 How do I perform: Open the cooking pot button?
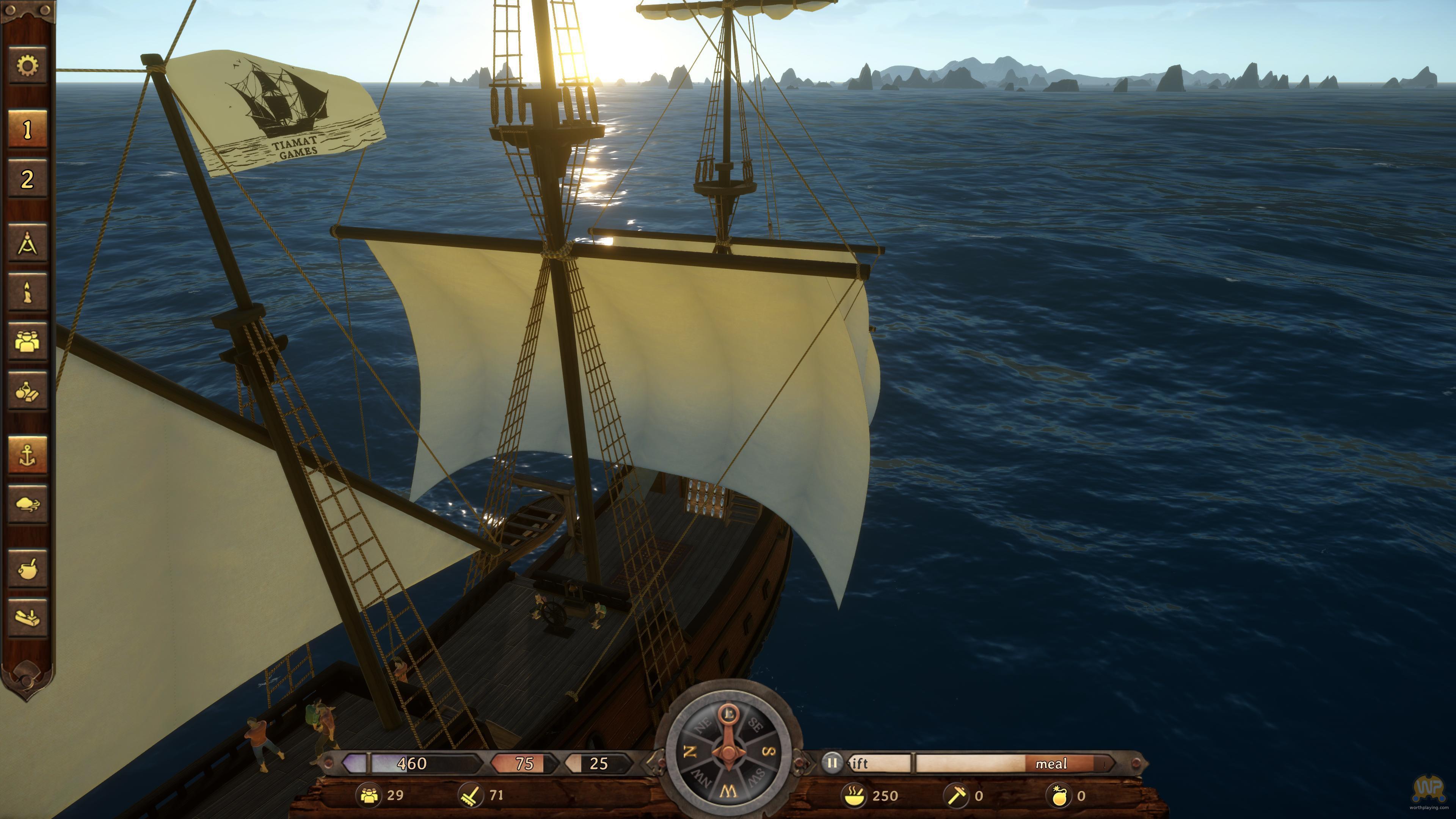pos(27,569)
